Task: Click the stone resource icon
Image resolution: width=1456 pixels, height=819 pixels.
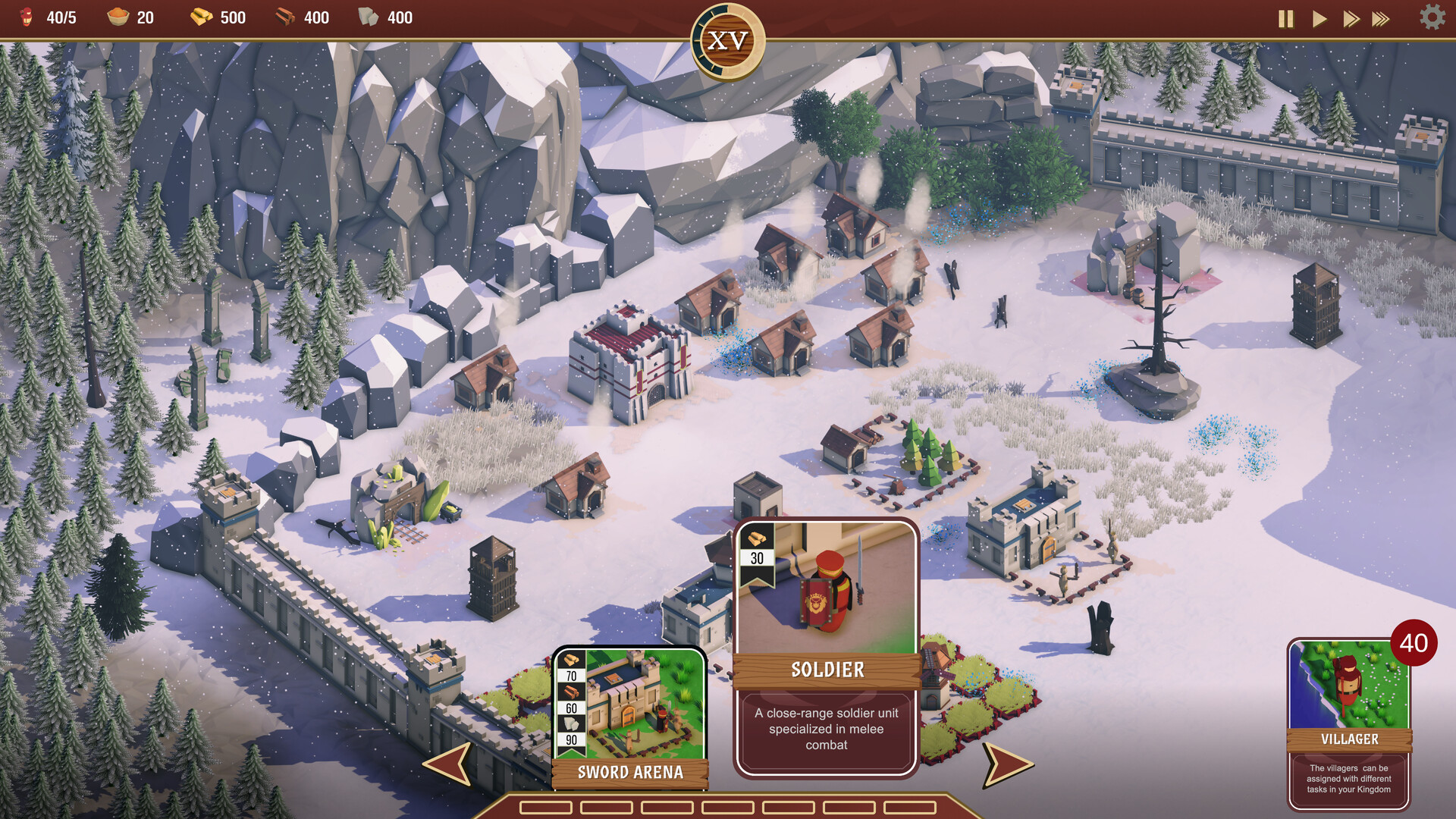Action: click(369, 17)
